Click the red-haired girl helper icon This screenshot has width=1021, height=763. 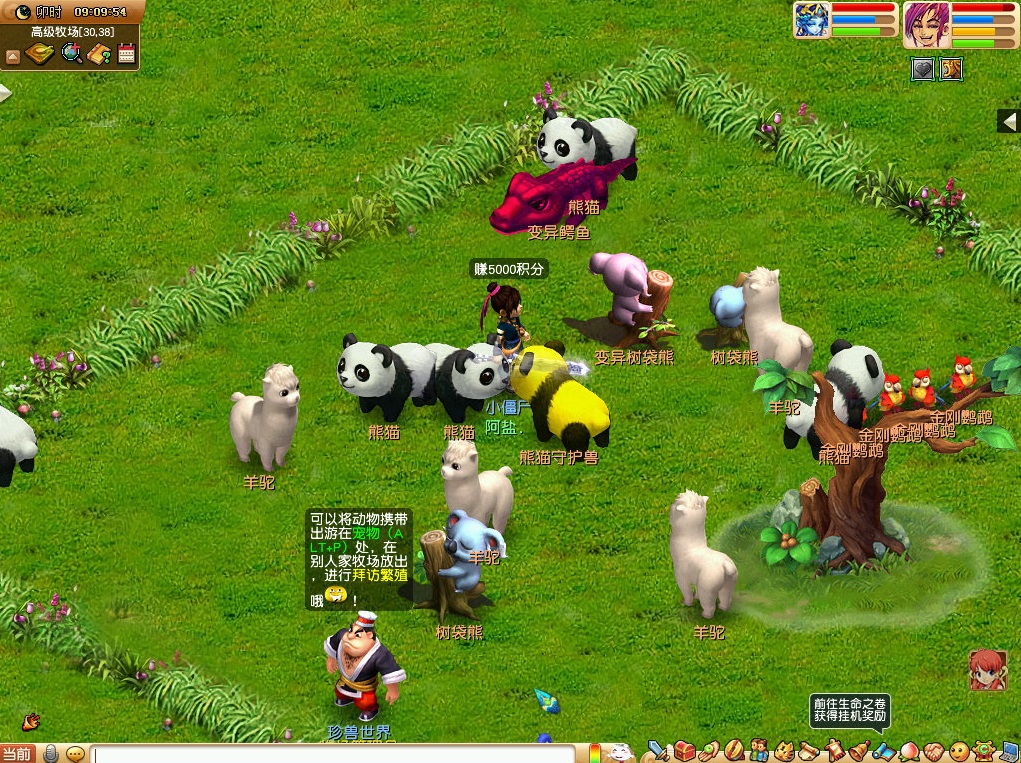(x=987, y=670)
